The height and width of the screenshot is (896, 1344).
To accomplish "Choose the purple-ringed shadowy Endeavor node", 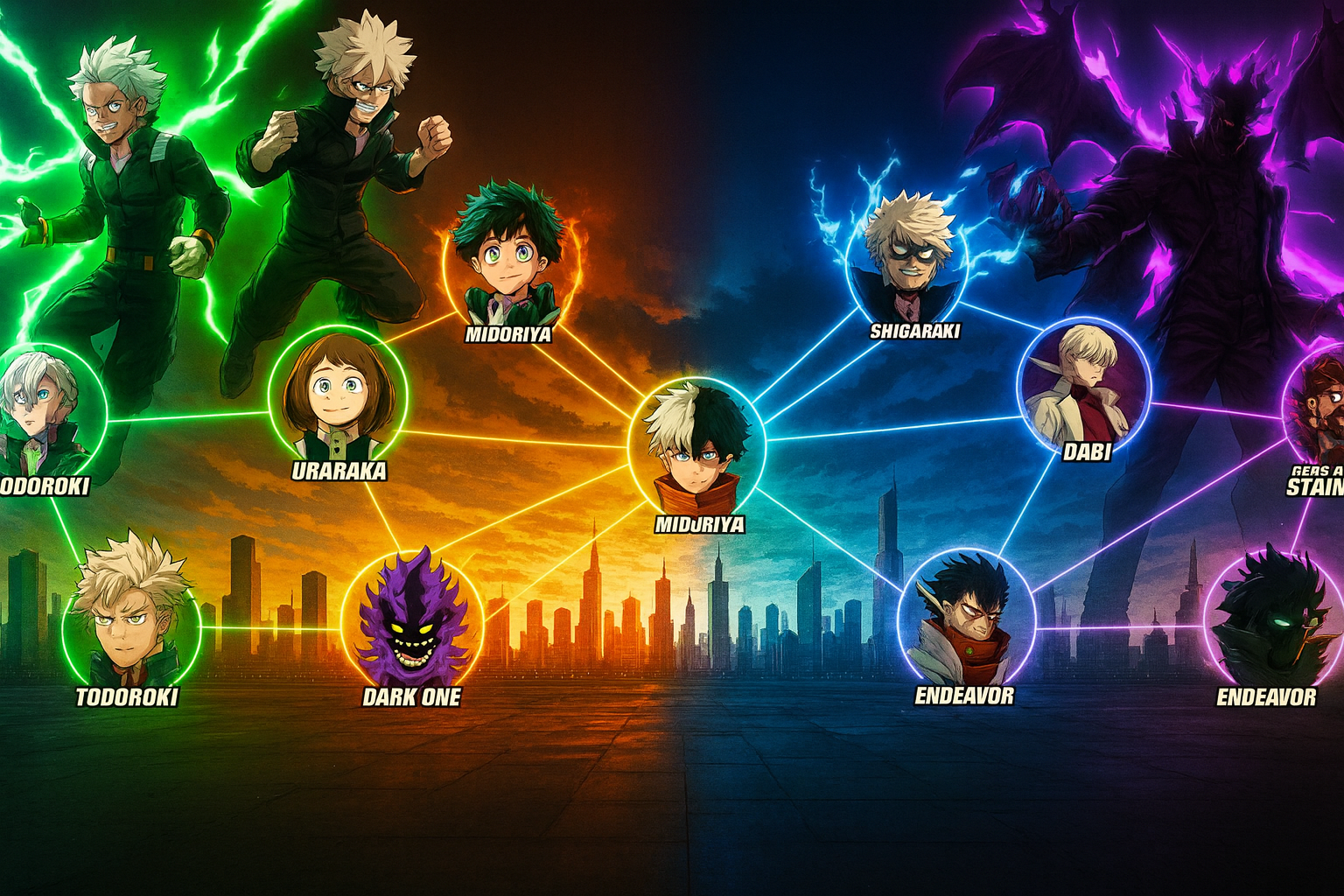I will (1274, 619).
